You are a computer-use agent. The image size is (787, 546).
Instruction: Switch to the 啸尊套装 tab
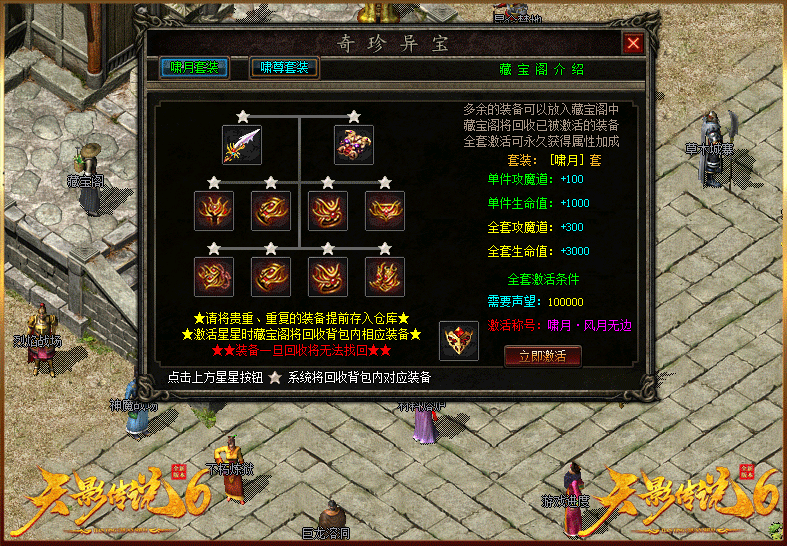284,68
